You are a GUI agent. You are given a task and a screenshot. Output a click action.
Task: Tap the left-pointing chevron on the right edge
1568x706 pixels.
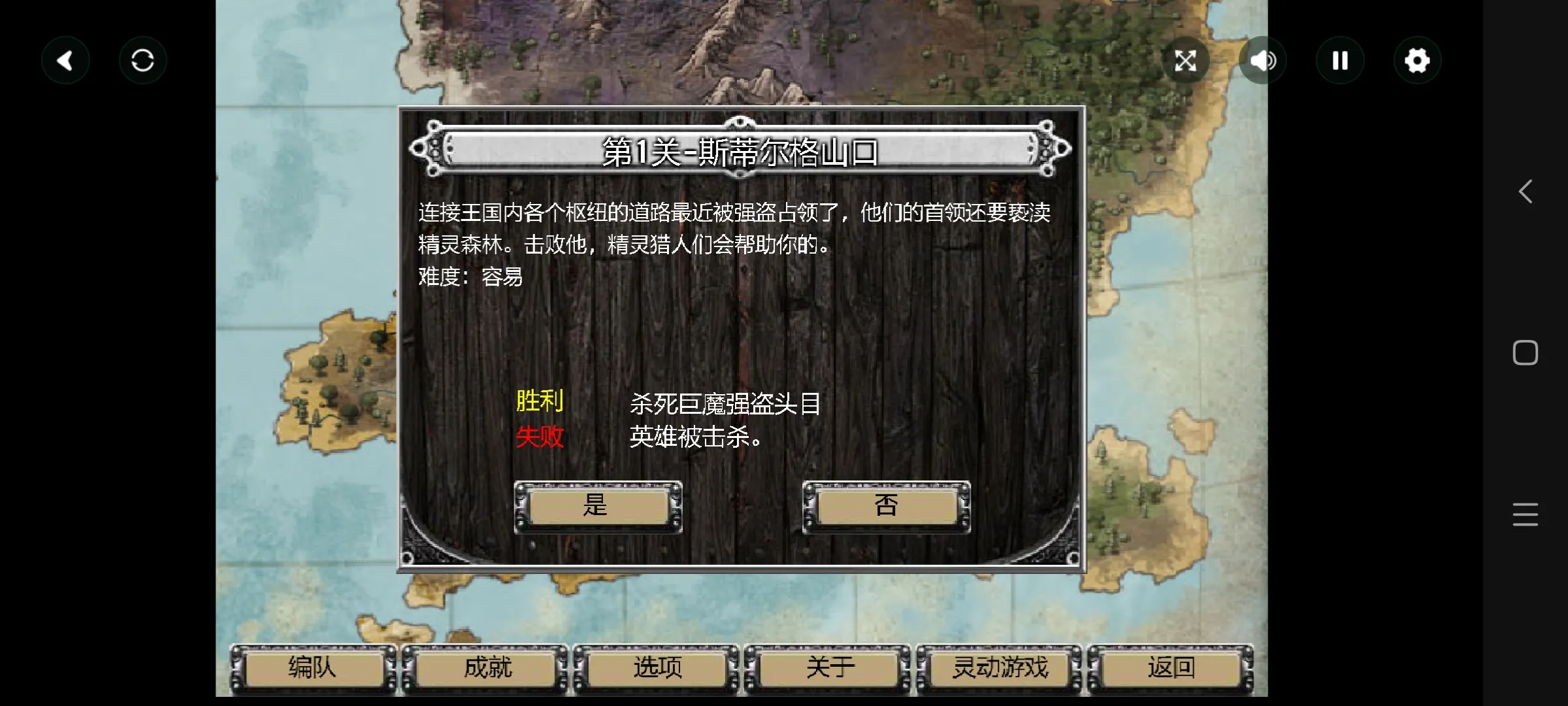1525,191
